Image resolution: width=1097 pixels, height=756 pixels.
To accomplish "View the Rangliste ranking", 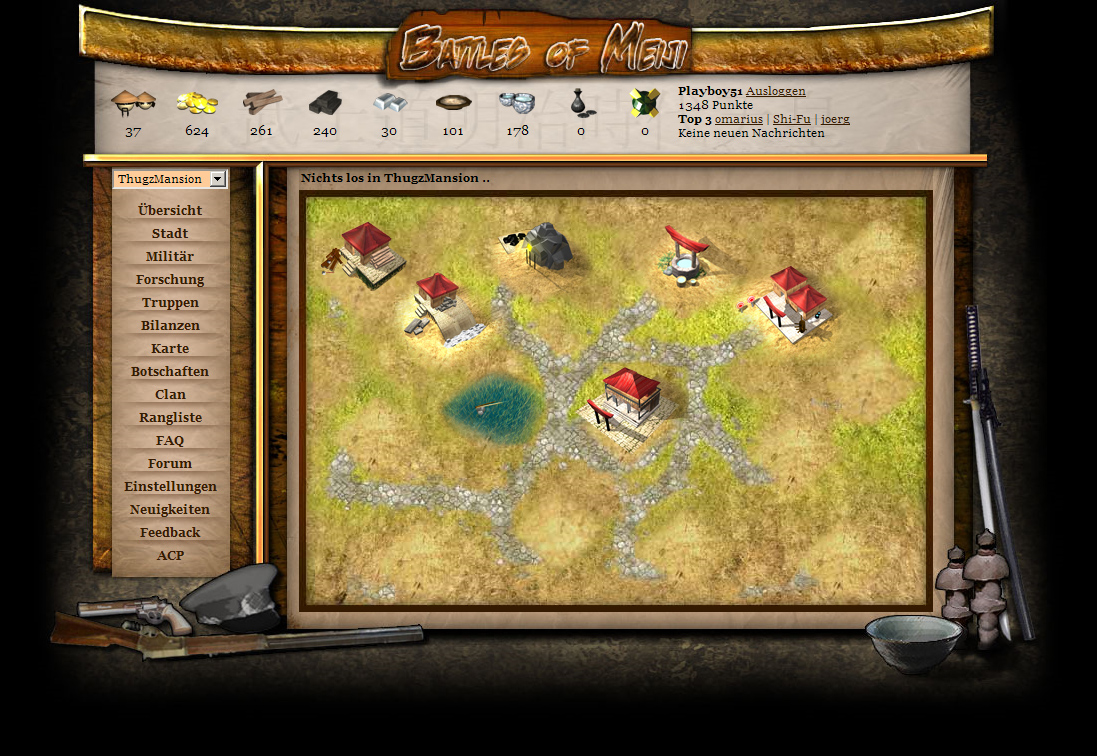I will [170, 418].
